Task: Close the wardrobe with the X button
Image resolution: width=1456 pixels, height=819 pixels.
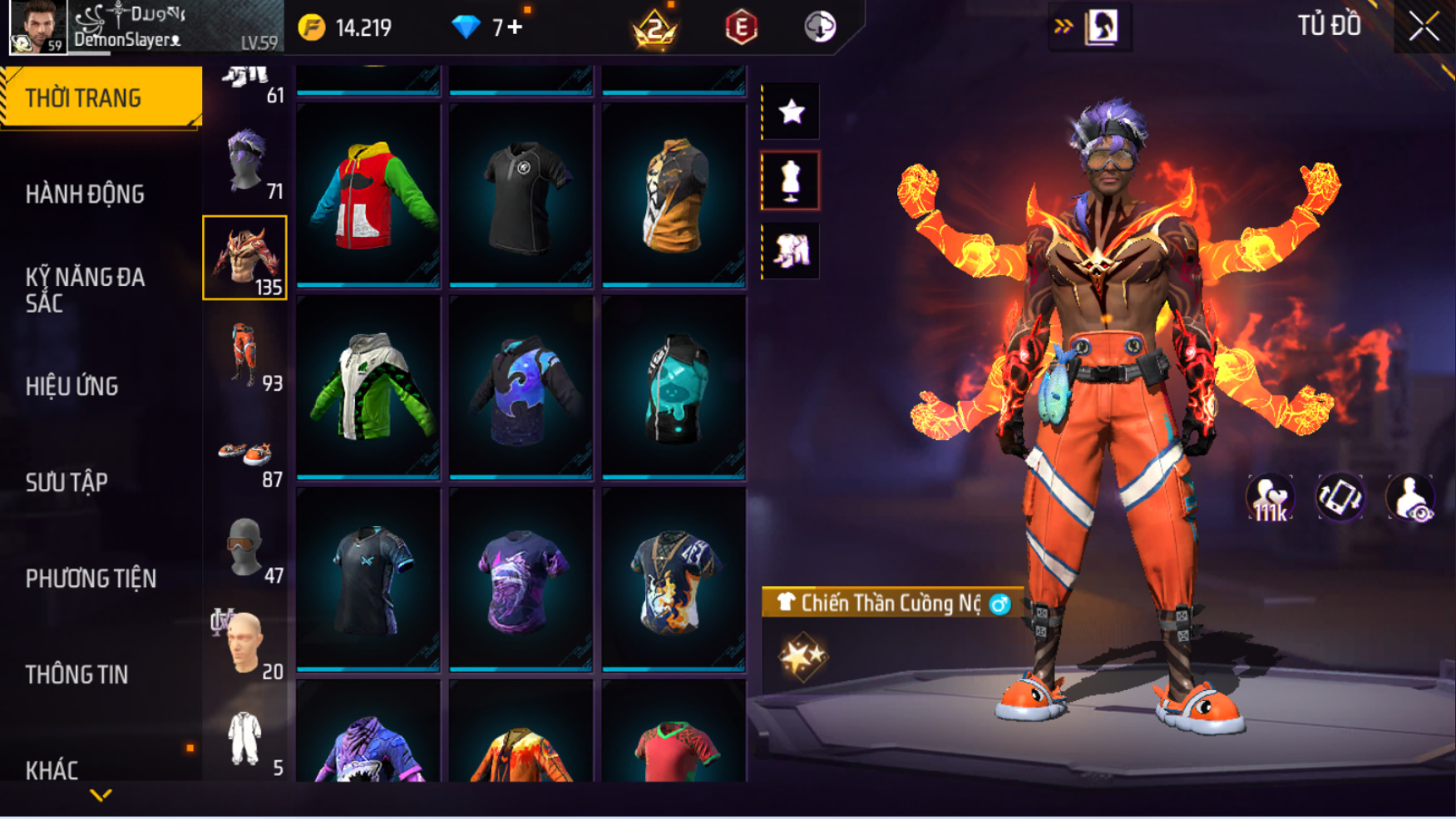Action: 1424,27
